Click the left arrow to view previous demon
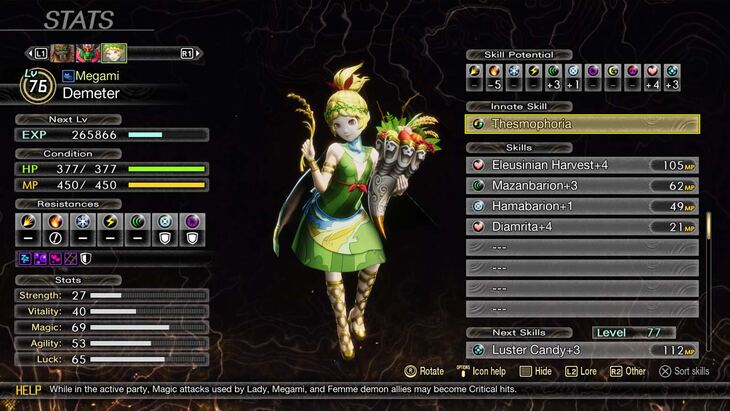This screenshot has height=411, width=730. pos(28,52)
